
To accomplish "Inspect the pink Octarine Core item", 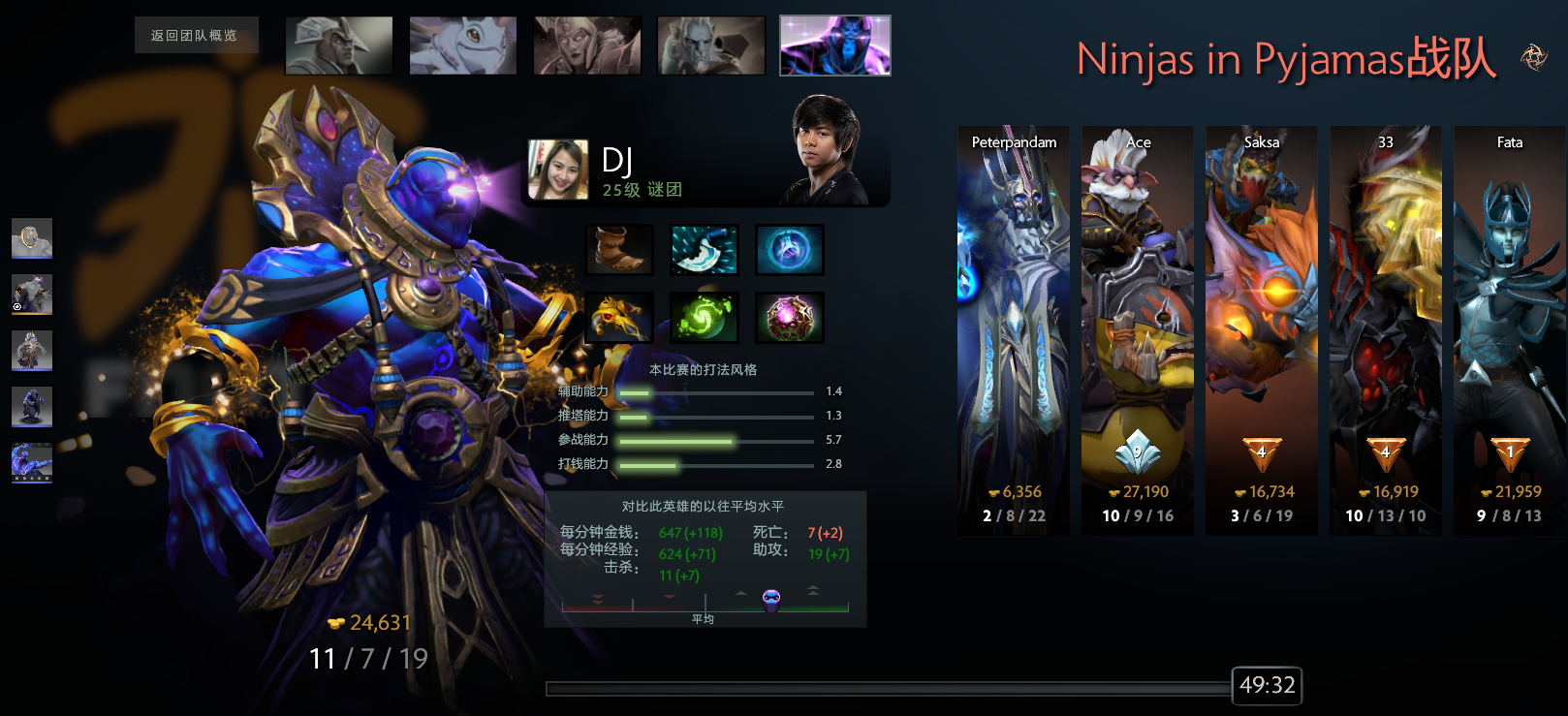I will coord(790,318).
